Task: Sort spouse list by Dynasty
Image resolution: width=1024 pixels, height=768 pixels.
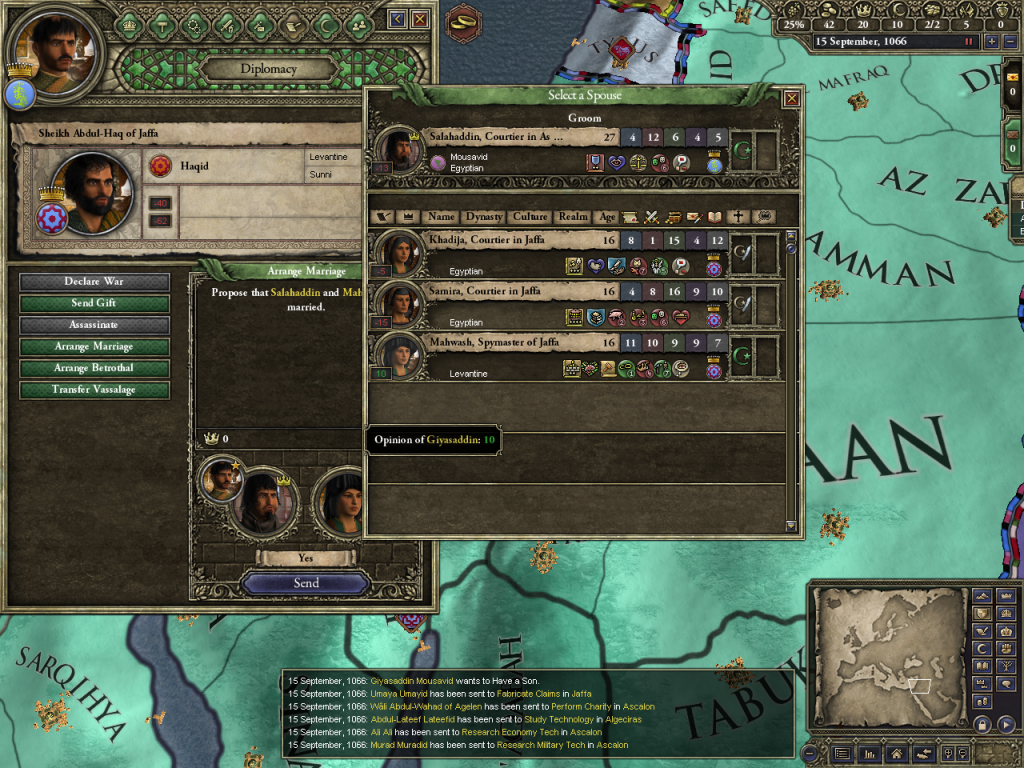Action: [x=483, y=216]
